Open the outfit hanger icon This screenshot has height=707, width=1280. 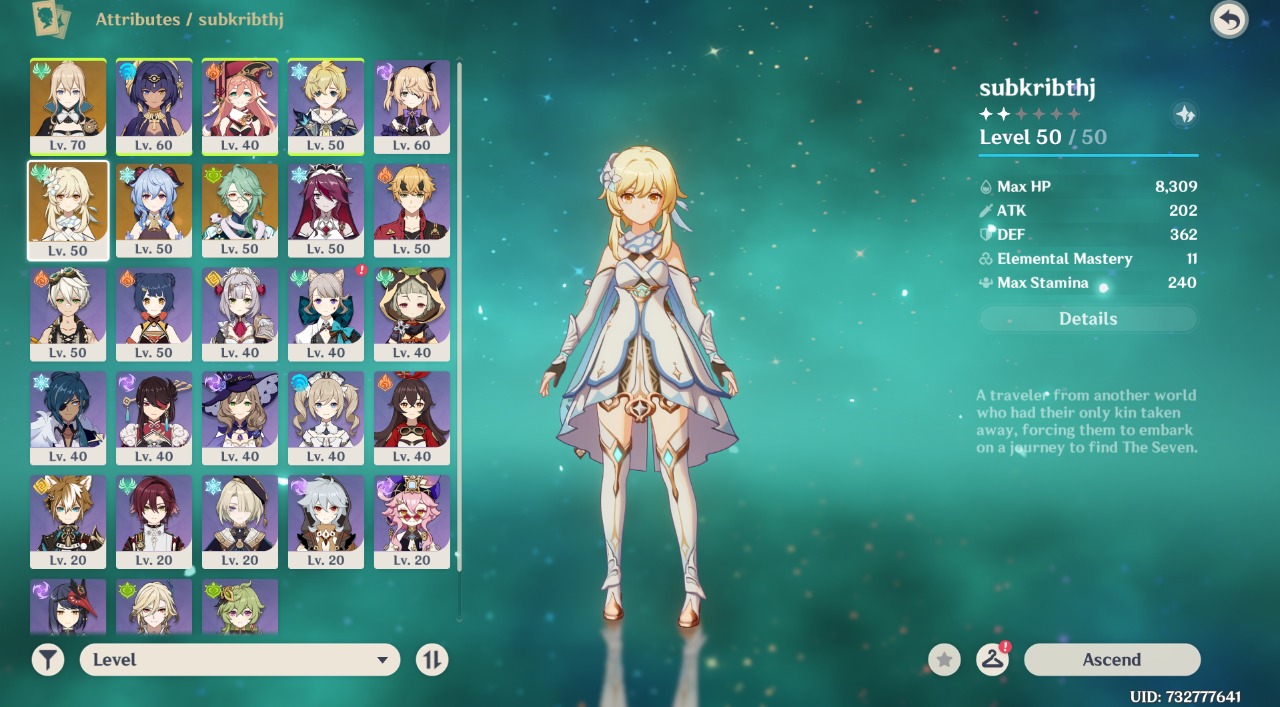(x=992, y=660)
